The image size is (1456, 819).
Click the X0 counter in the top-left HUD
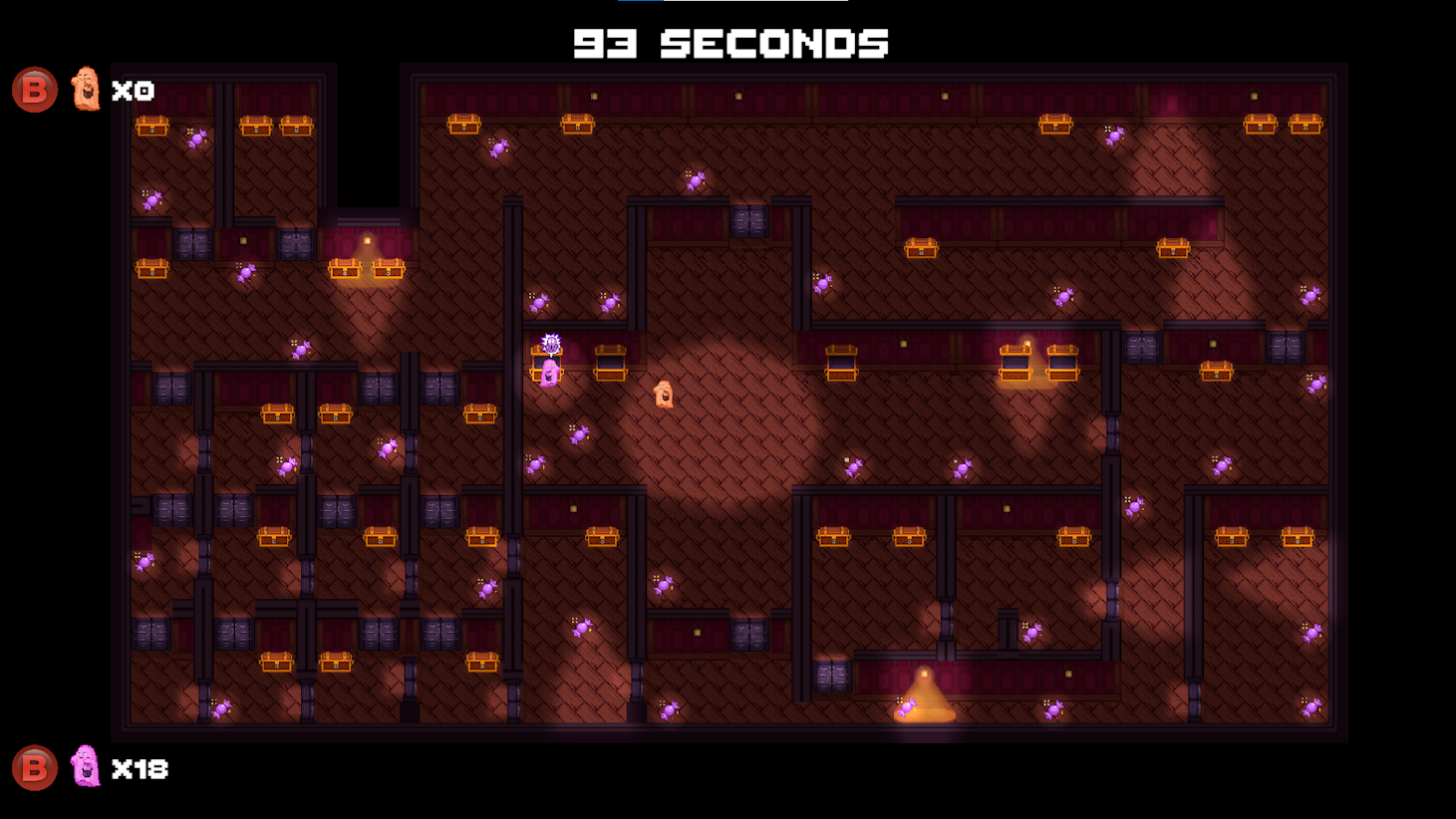point(135,92)
